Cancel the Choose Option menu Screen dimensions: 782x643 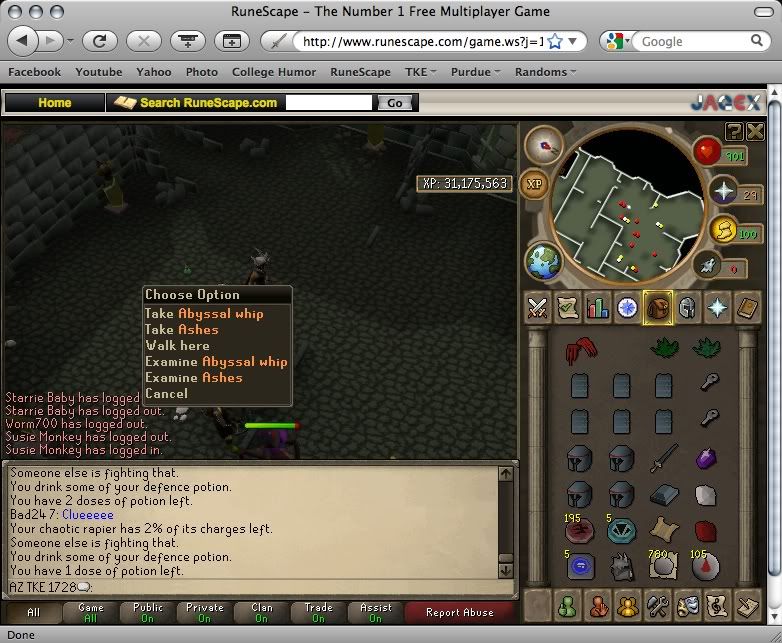point(166,393)
